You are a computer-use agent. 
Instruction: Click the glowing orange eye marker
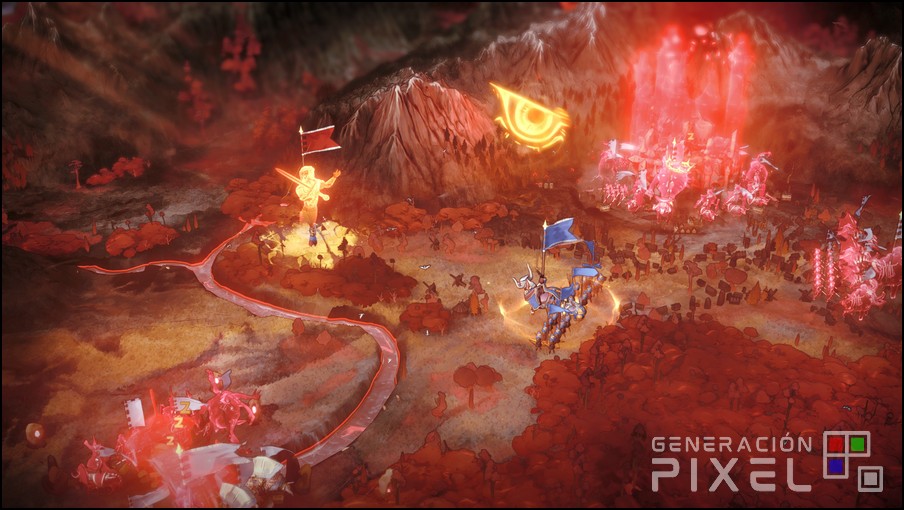(530, 118)
